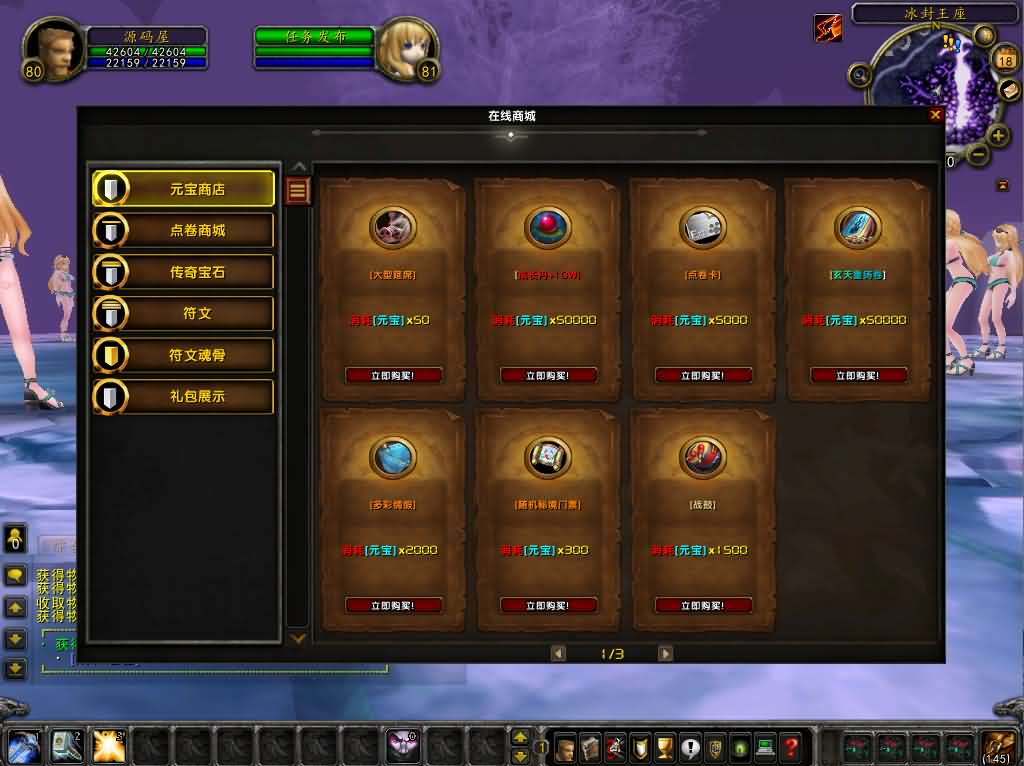Open the 传奇宝石 category

(183, 272)
